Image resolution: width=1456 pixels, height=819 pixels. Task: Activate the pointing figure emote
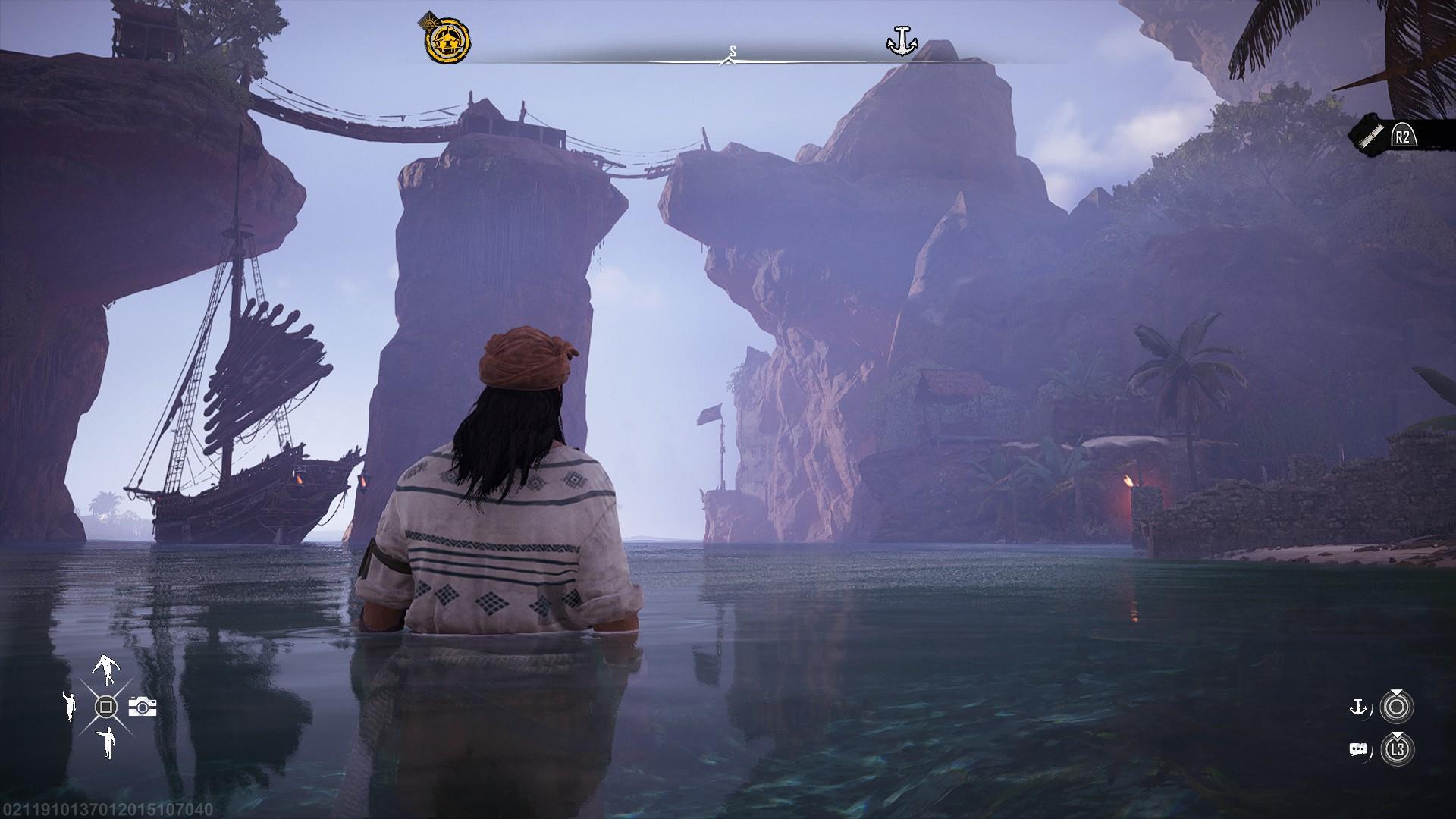[107, 743]
